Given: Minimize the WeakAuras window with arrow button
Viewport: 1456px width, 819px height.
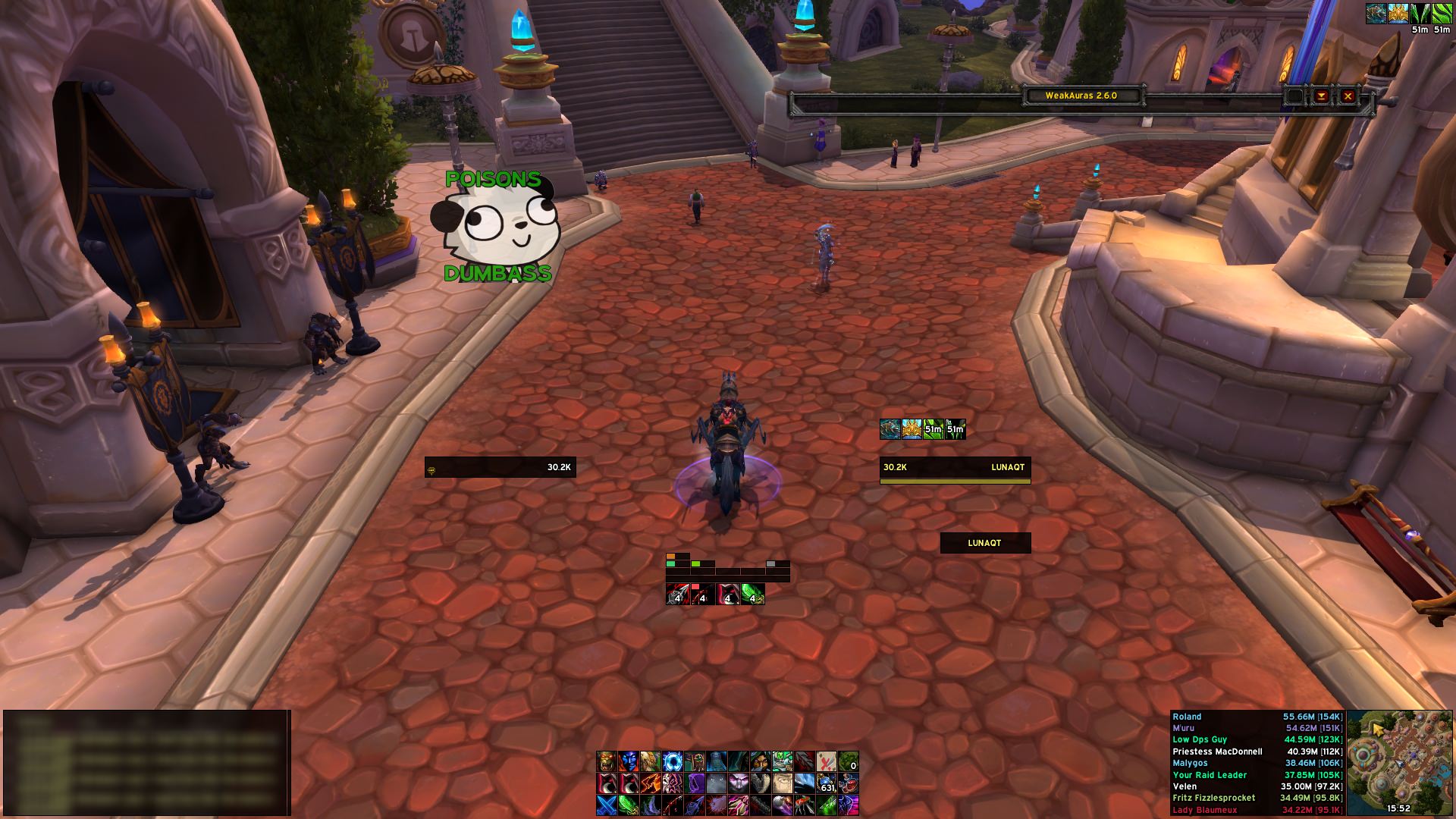Looking at the screenshot, I should tap(1321, 96).
